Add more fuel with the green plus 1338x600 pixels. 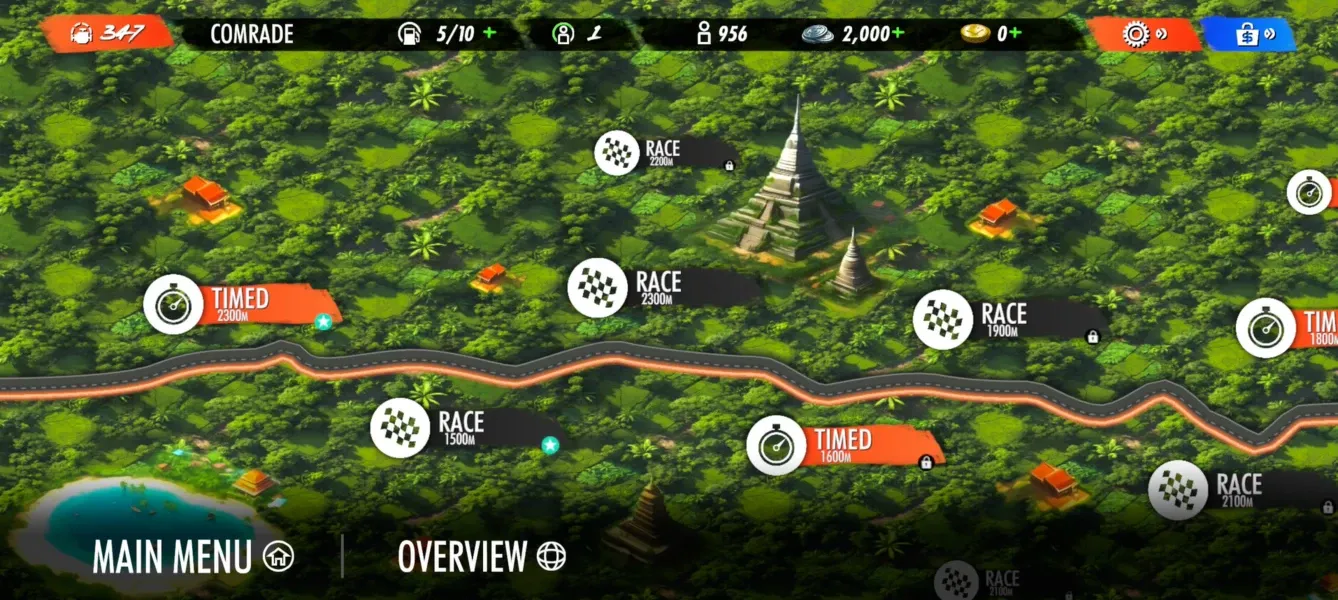(x=489, y=33)
